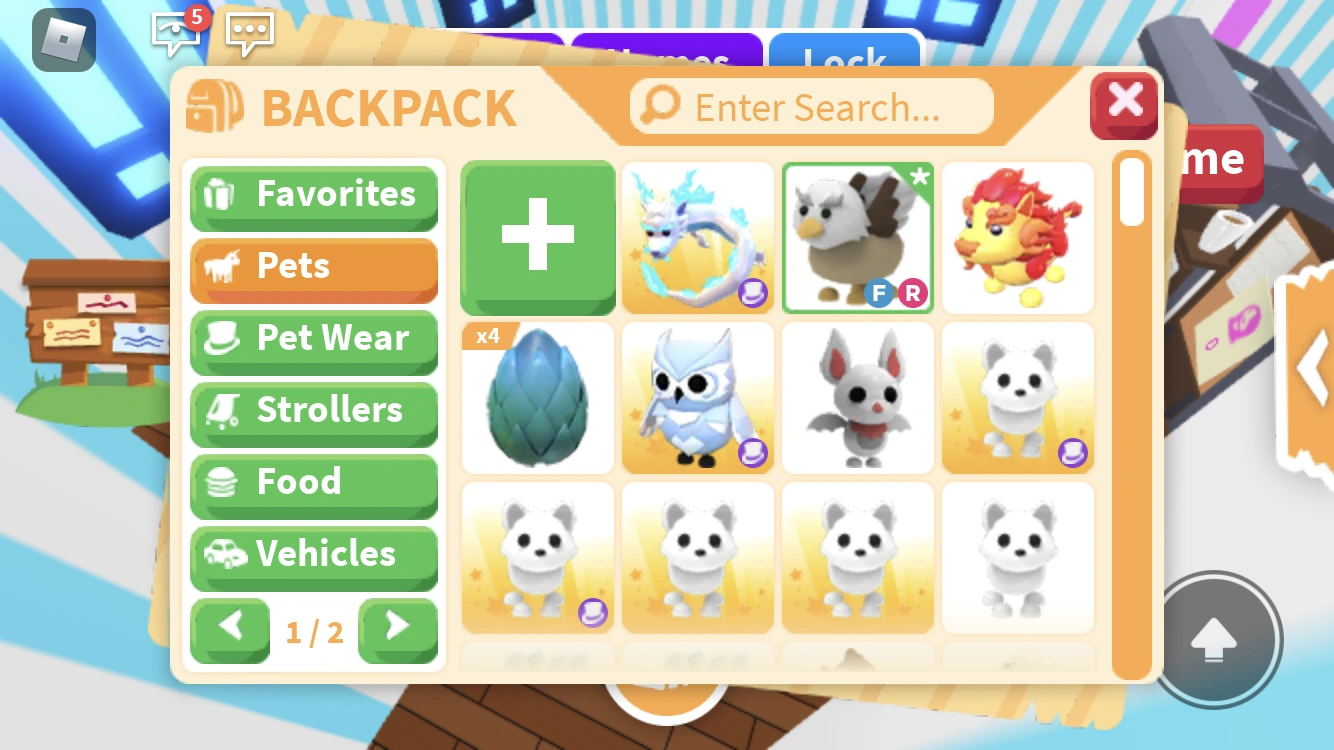The image size is (1334, 750).
Task: Select the Vehicles category
Action: [x=314, y=555]
